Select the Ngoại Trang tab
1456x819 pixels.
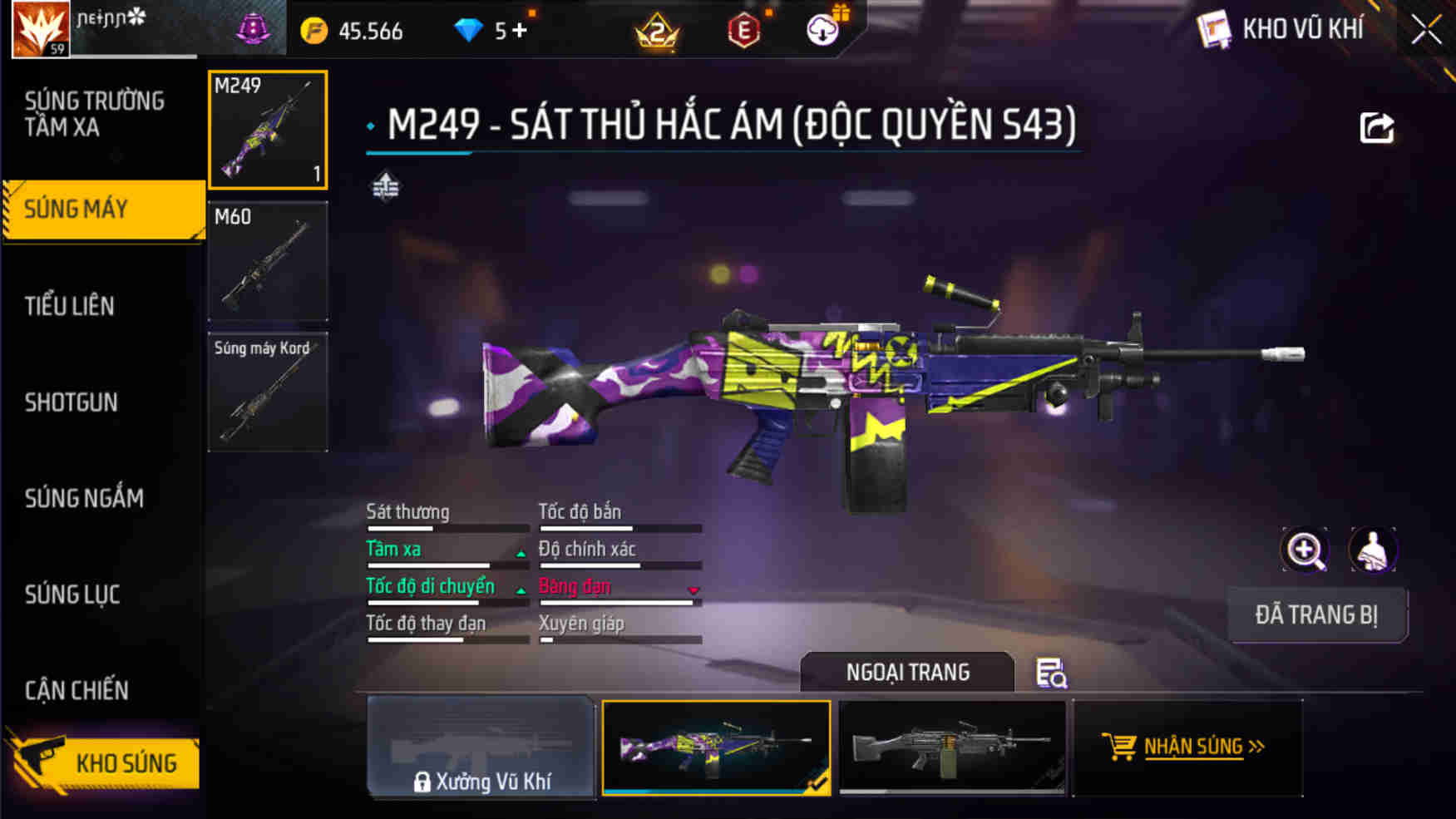click(906, 672)
